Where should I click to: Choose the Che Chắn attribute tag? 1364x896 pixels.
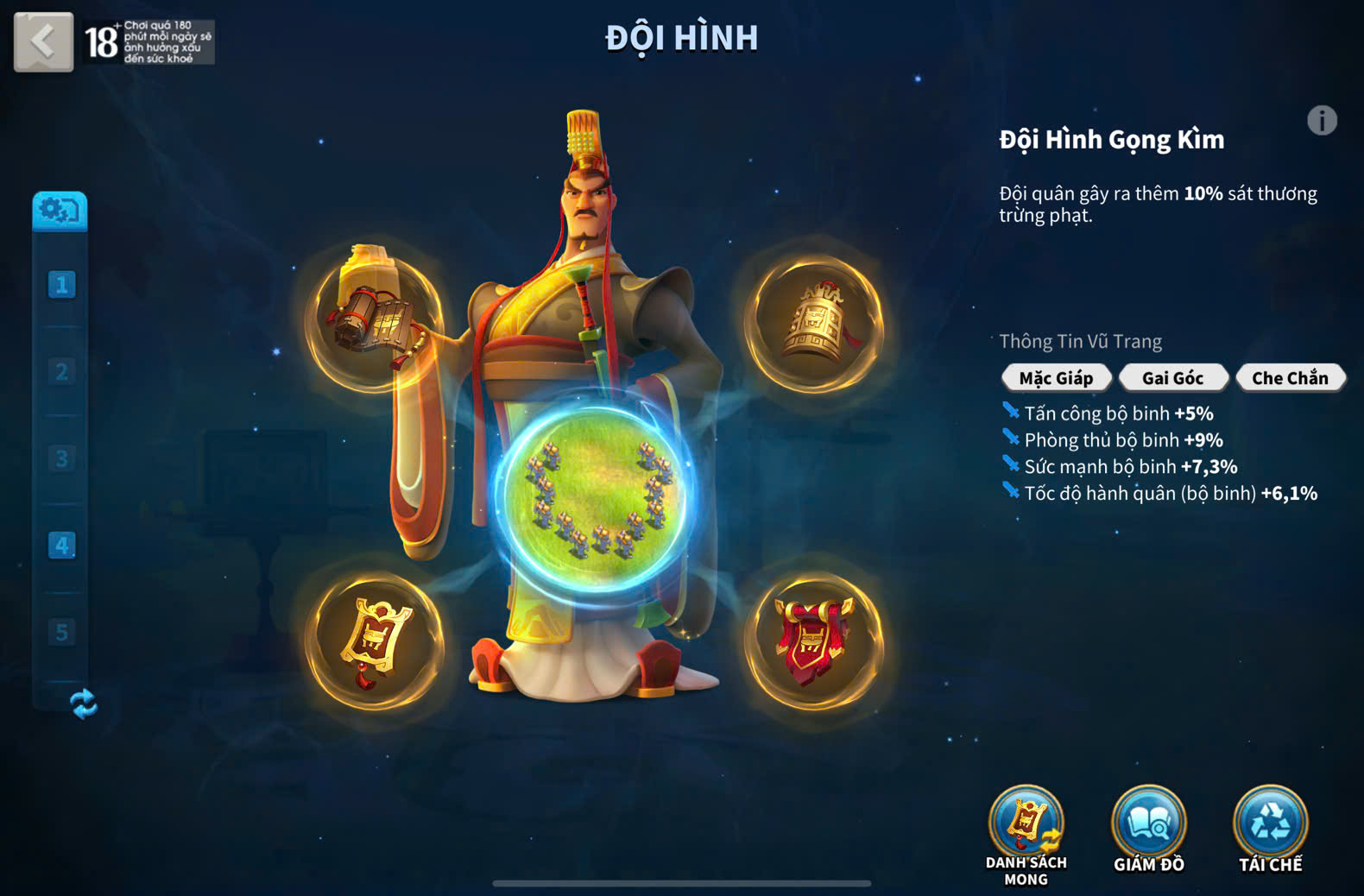click(1290, 378)
